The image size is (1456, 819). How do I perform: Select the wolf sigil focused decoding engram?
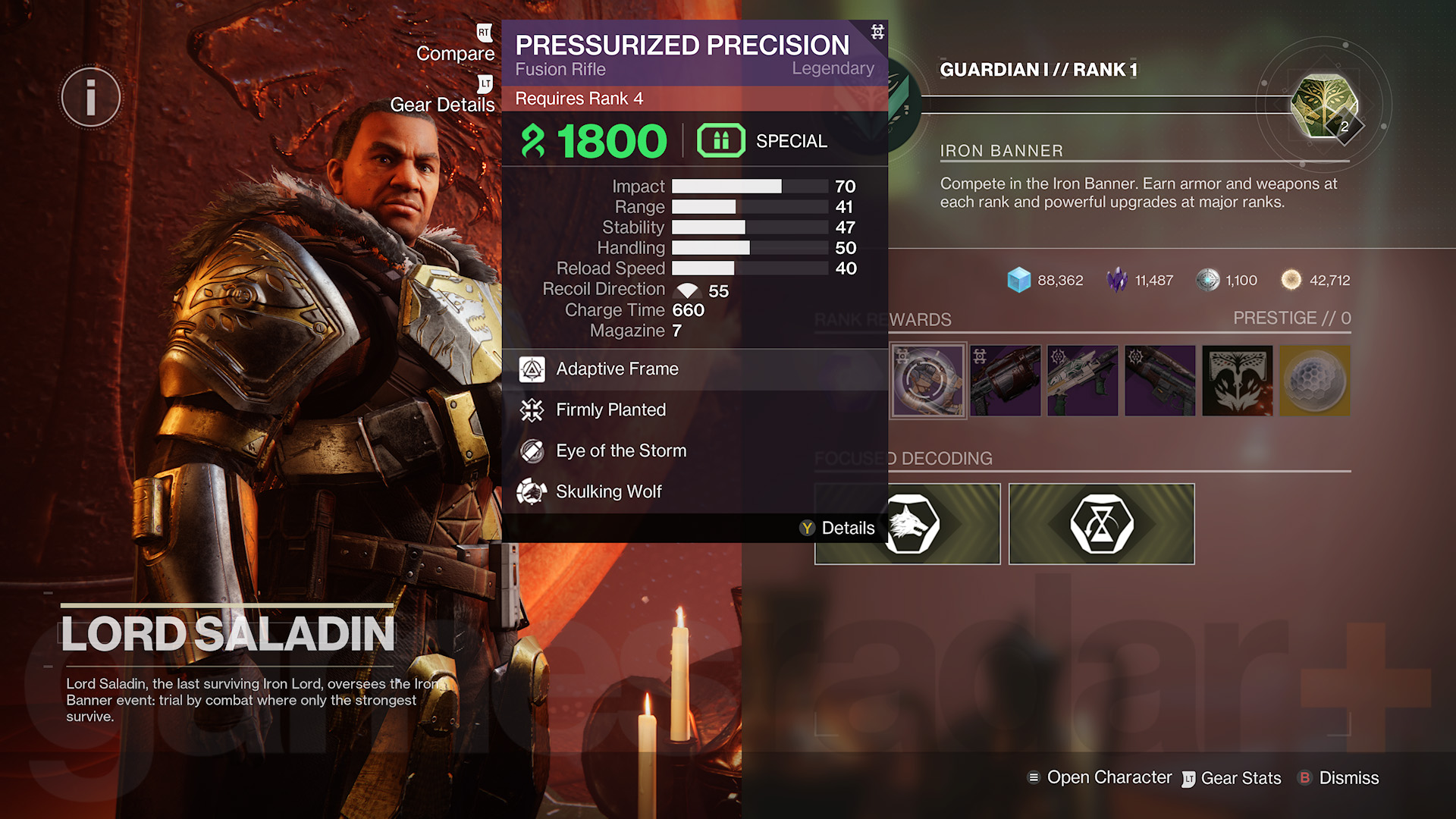[x=907, y=524]
